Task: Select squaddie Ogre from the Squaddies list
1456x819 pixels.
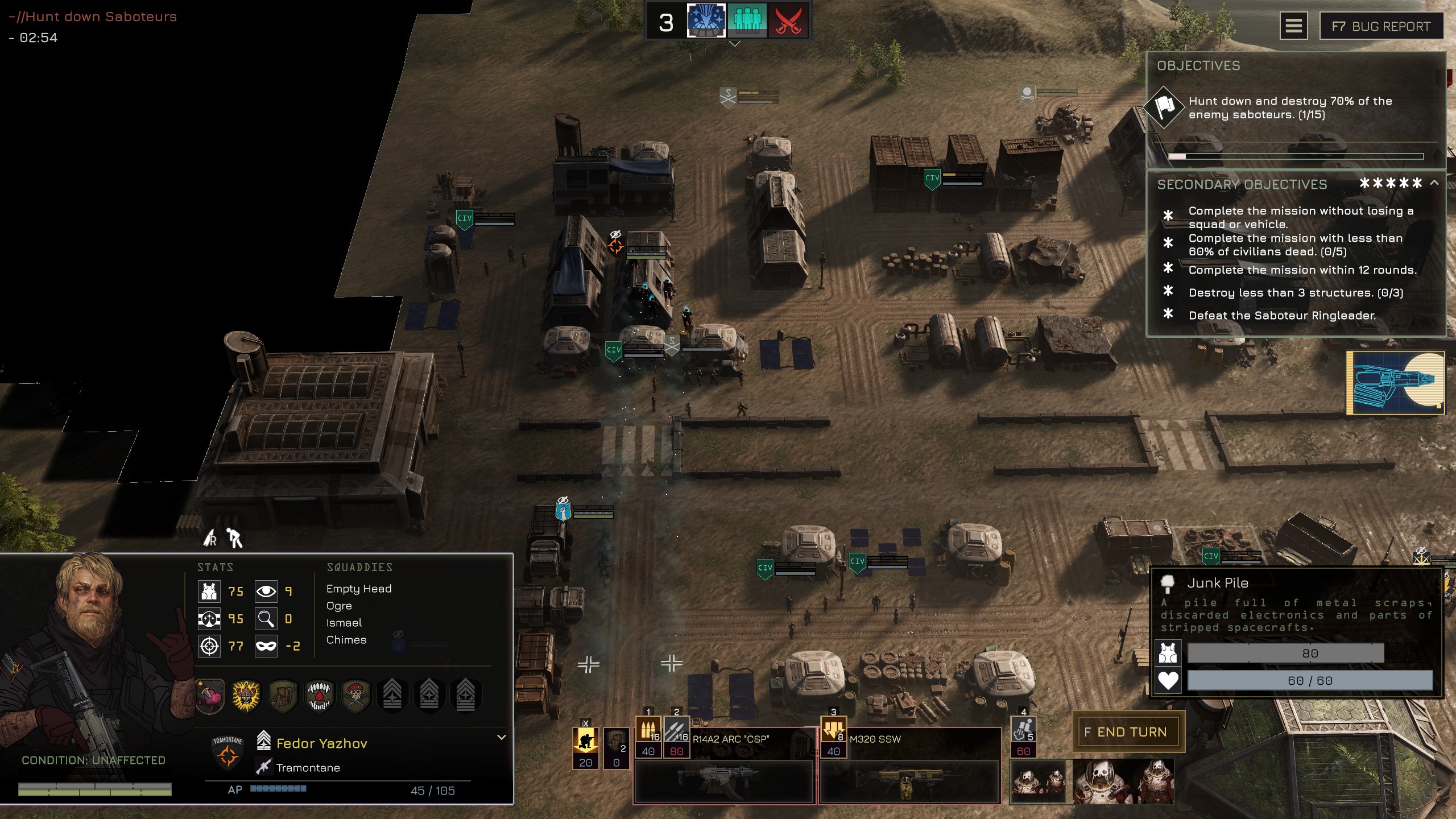Action: tap(340, 606)
